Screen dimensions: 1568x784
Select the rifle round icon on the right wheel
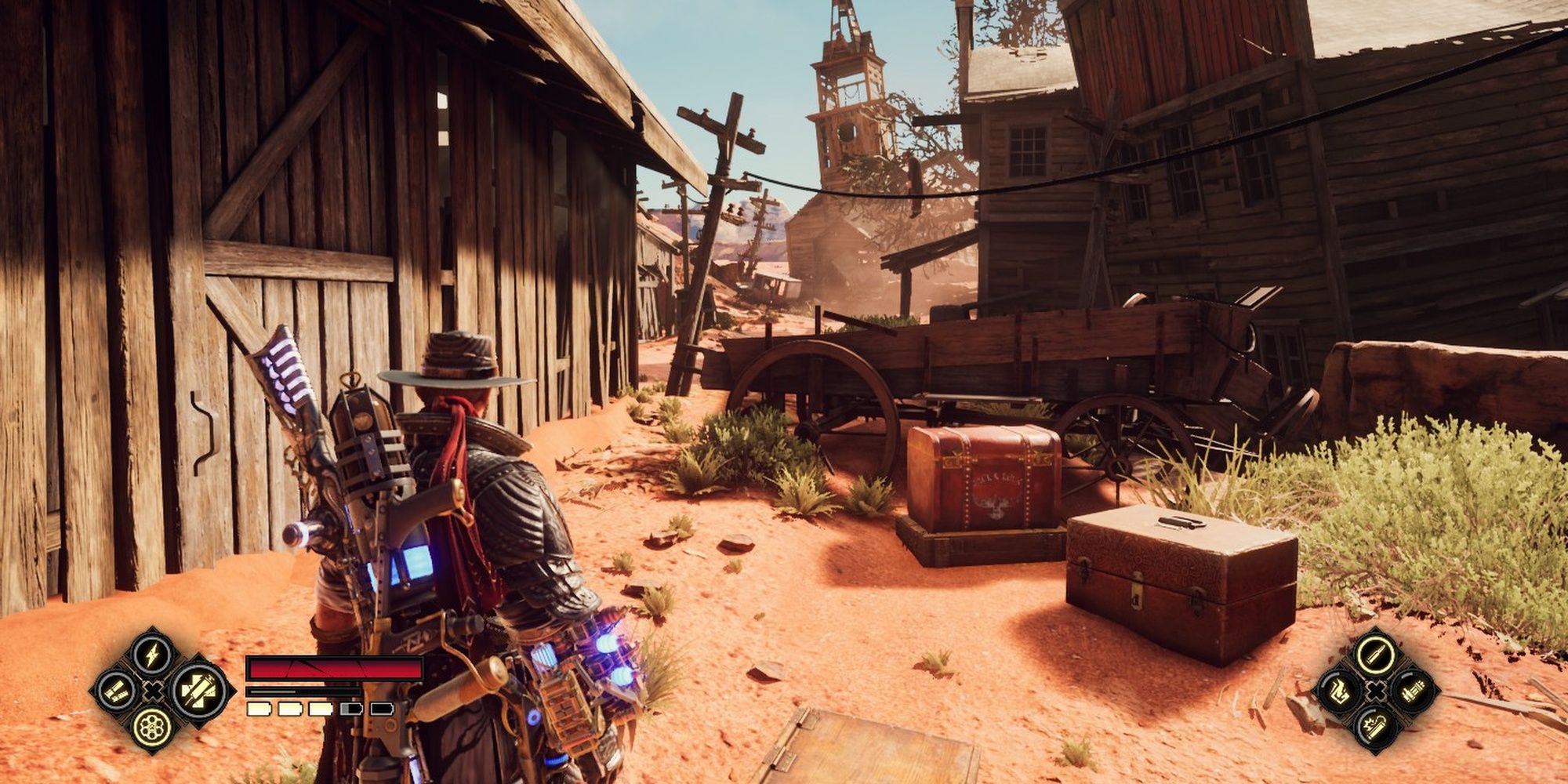pyautogui.click(x=1376, y=655)
